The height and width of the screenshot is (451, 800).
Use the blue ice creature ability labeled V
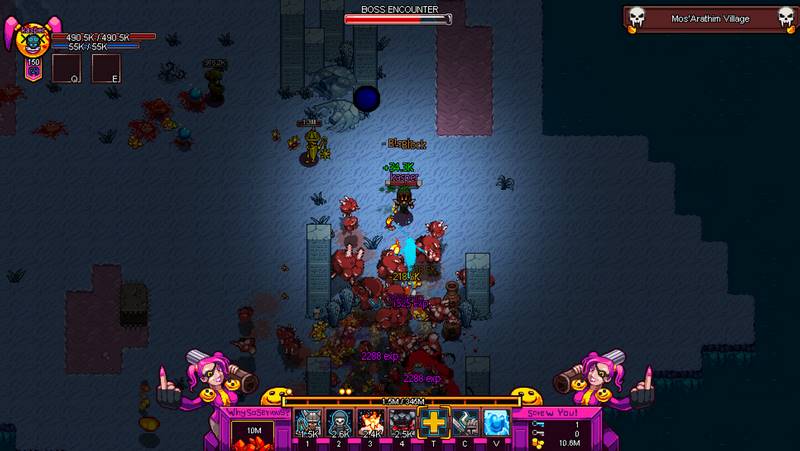point(497,423)
